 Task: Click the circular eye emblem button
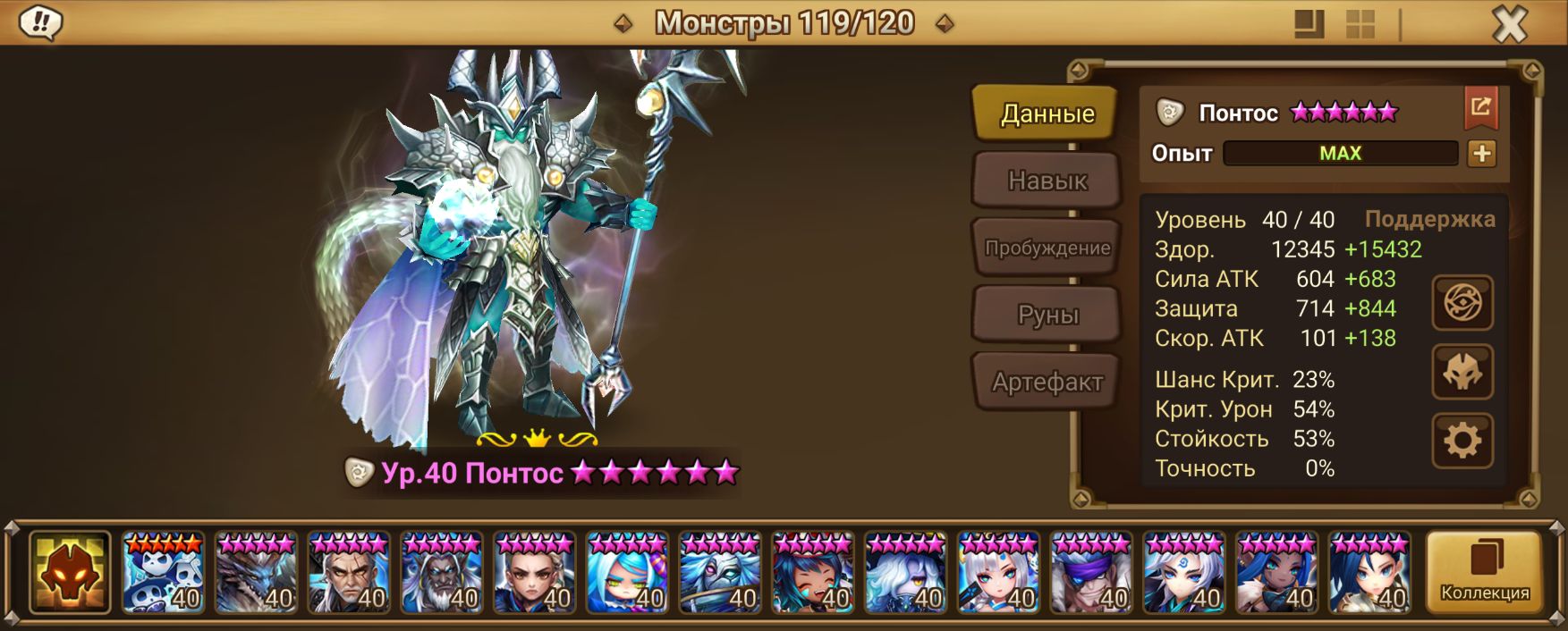pos(1462,303)
